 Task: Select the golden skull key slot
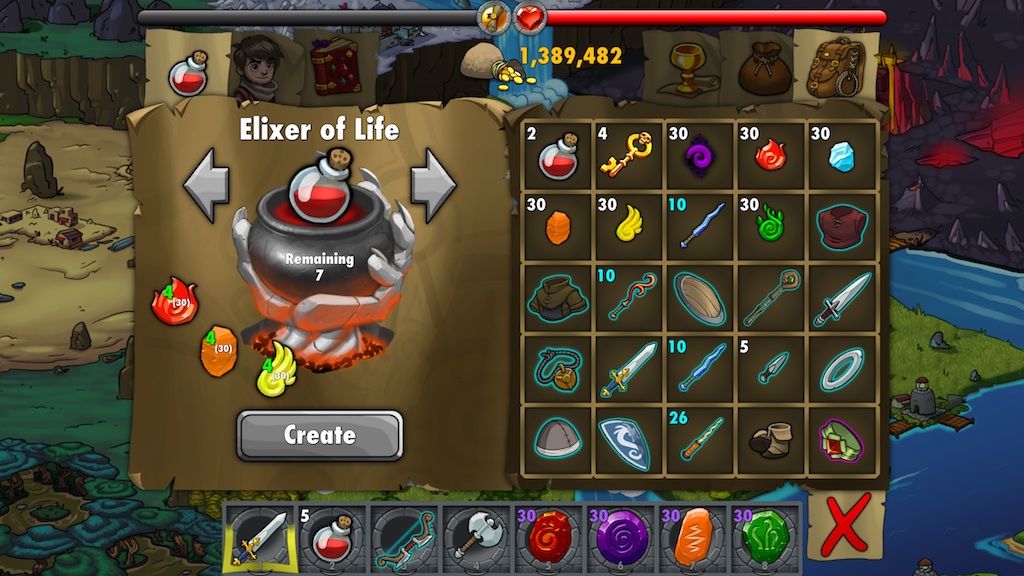click(628, 155)
